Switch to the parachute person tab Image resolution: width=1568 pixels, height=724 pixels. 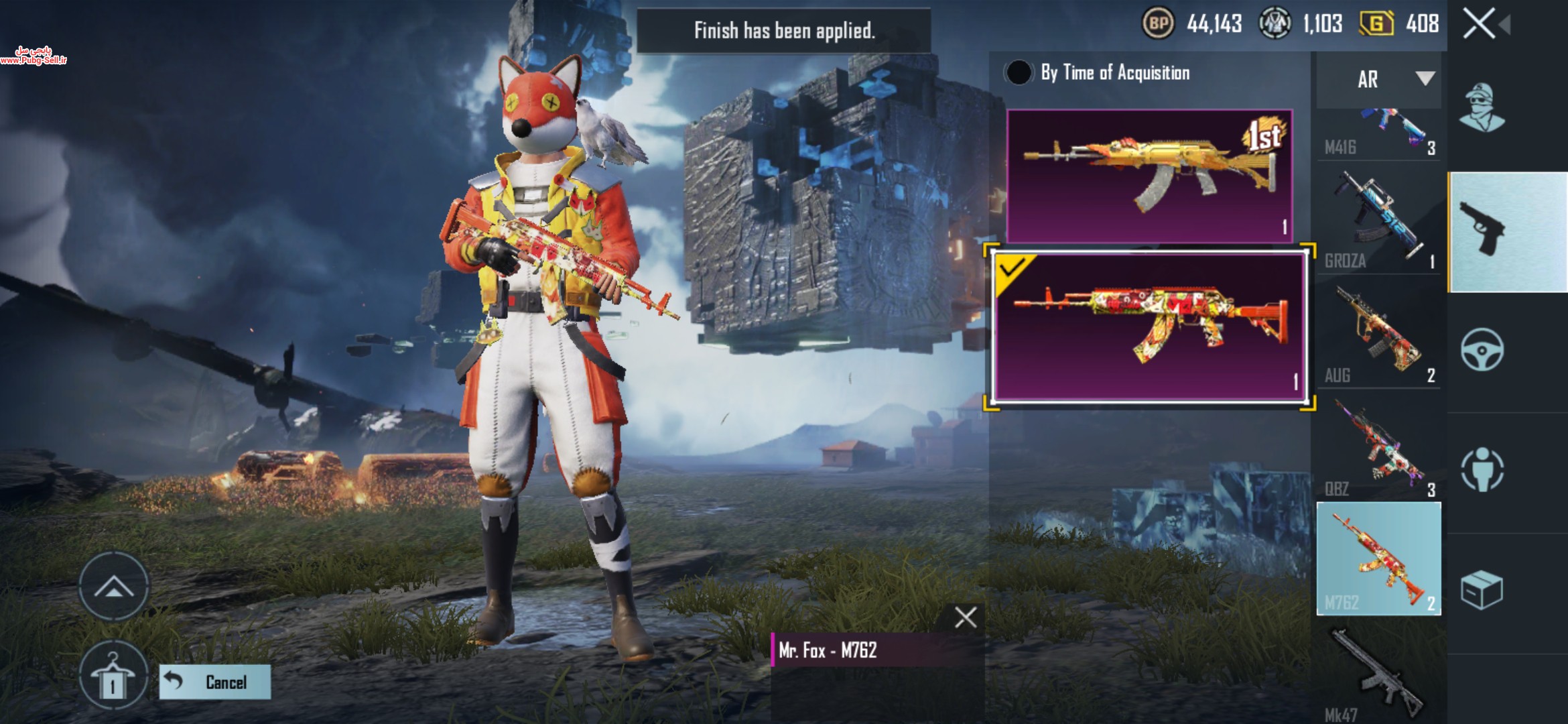pyautogui.click(x=1482, y=469)
